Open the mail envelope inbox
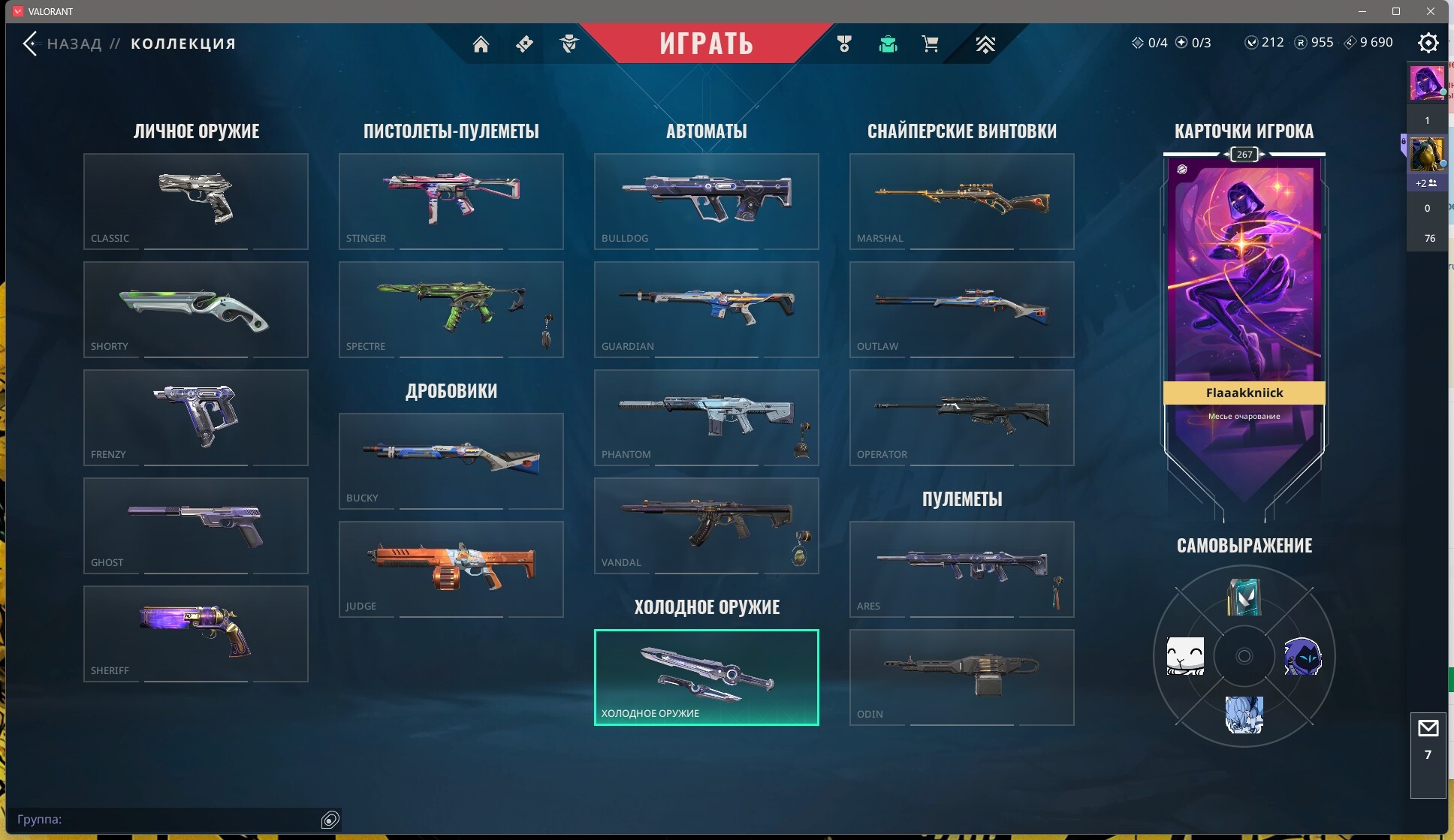The width and height of the screenshot is (1454, 840). [1428, 728]
